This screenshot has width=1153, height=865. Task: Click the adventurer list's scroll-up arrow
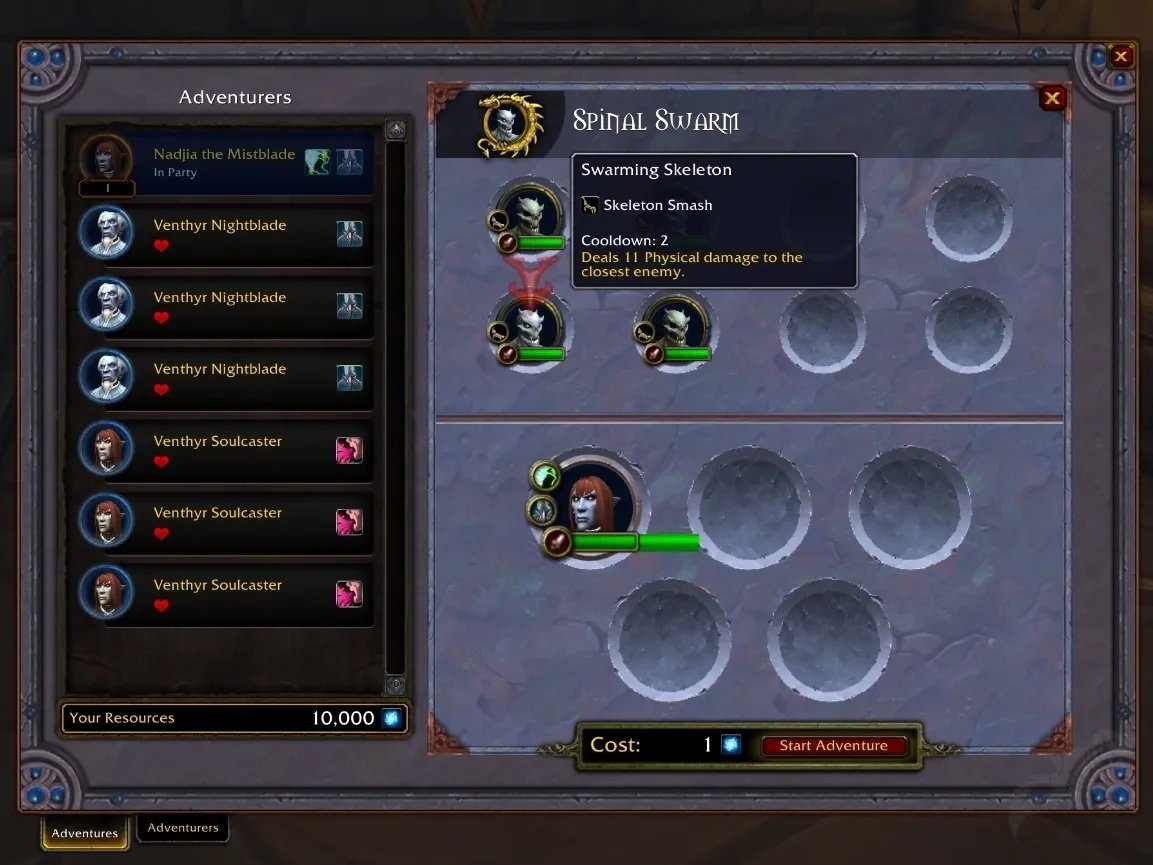coord(395,131)
